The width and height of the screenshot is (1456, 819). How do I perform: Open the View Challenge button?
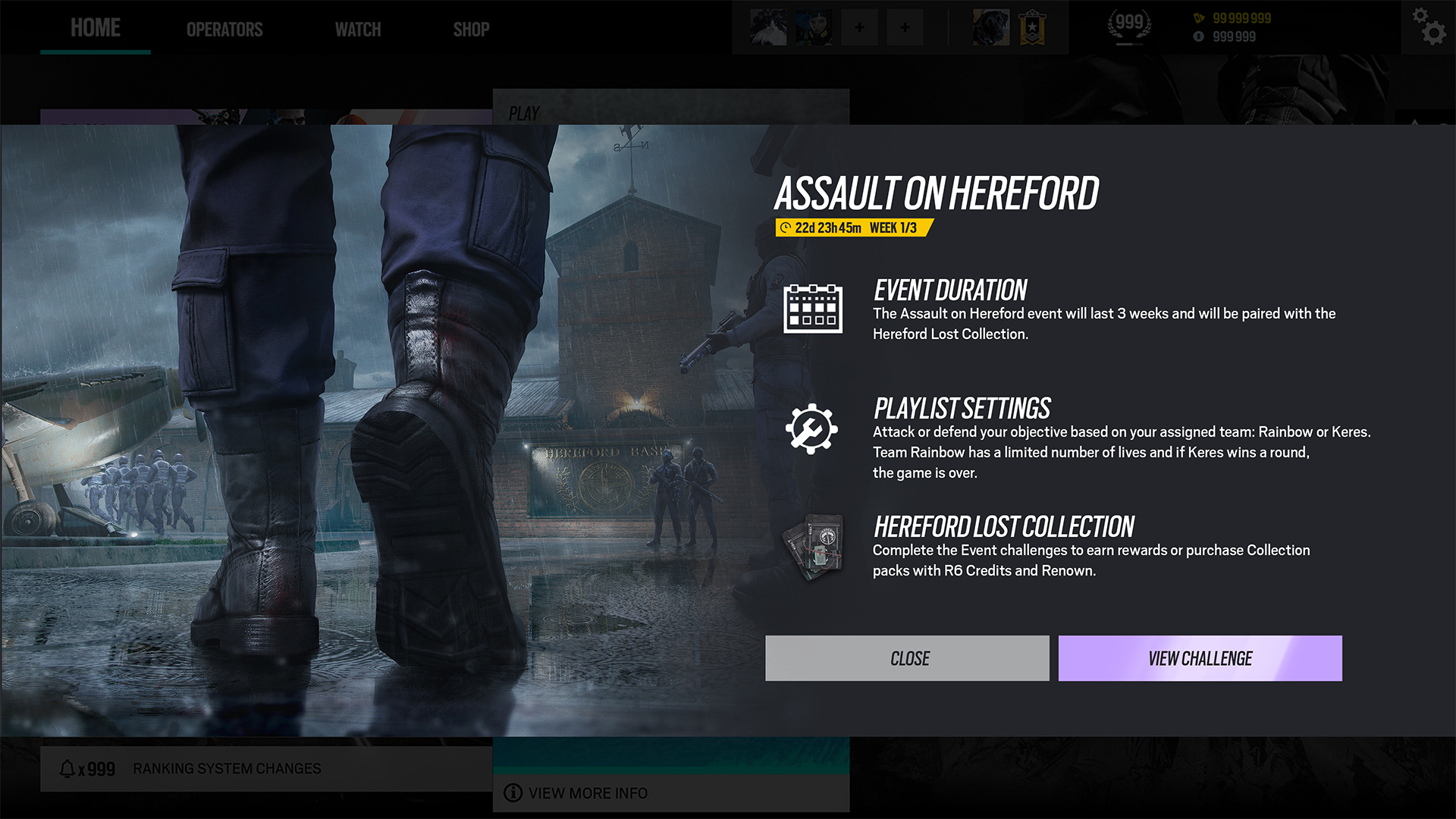pyautogui.click(x=1200, y=658)
